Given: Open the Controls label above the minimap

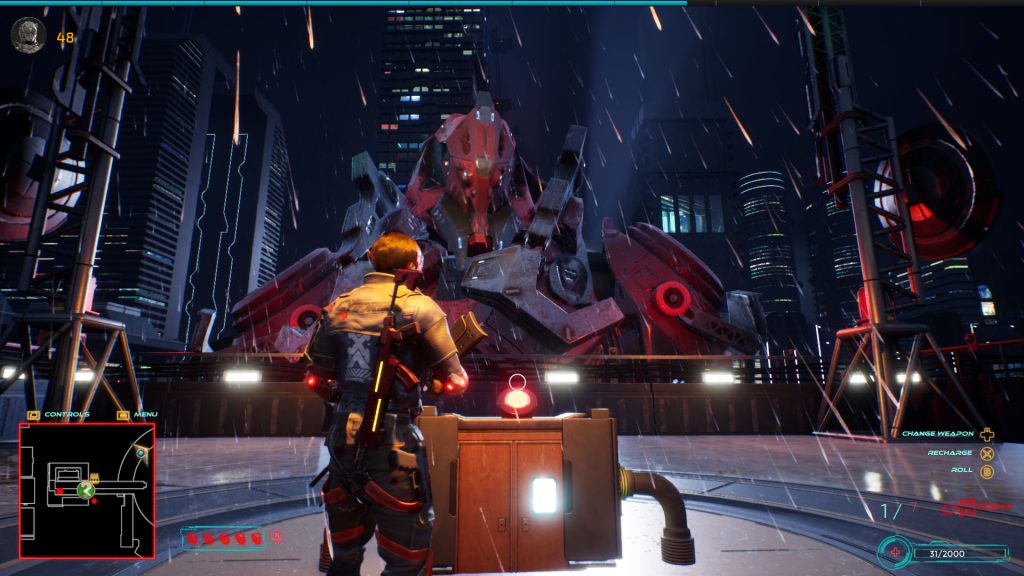Looking at the screenshot, I should [66, 414].
